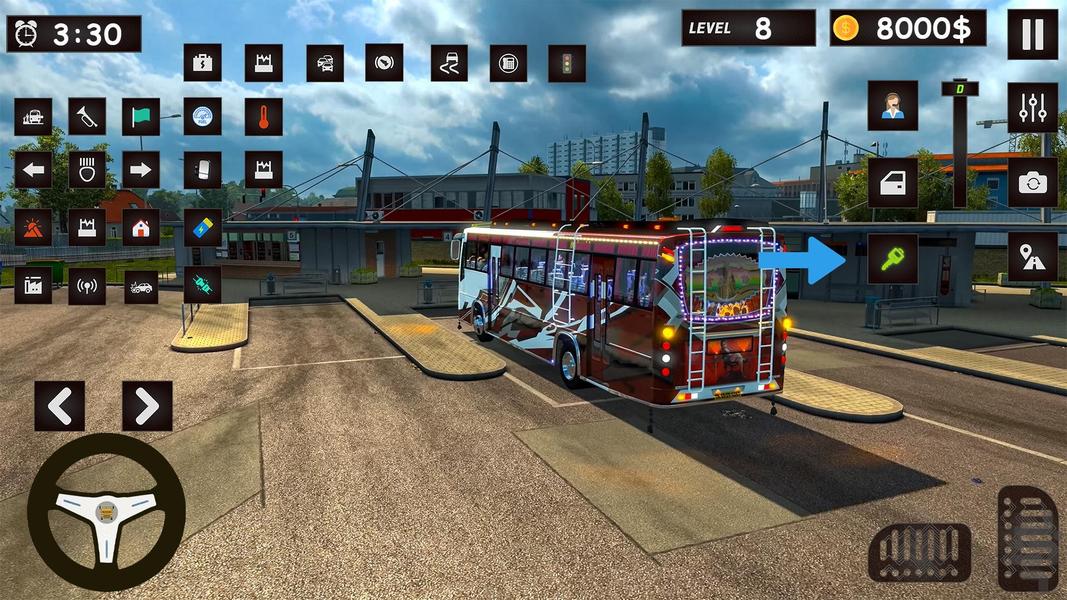The height and width of the screenshot is (600, 1067).
Task: Activate the right turn signal arrow
Action: (x=141, y=170)
